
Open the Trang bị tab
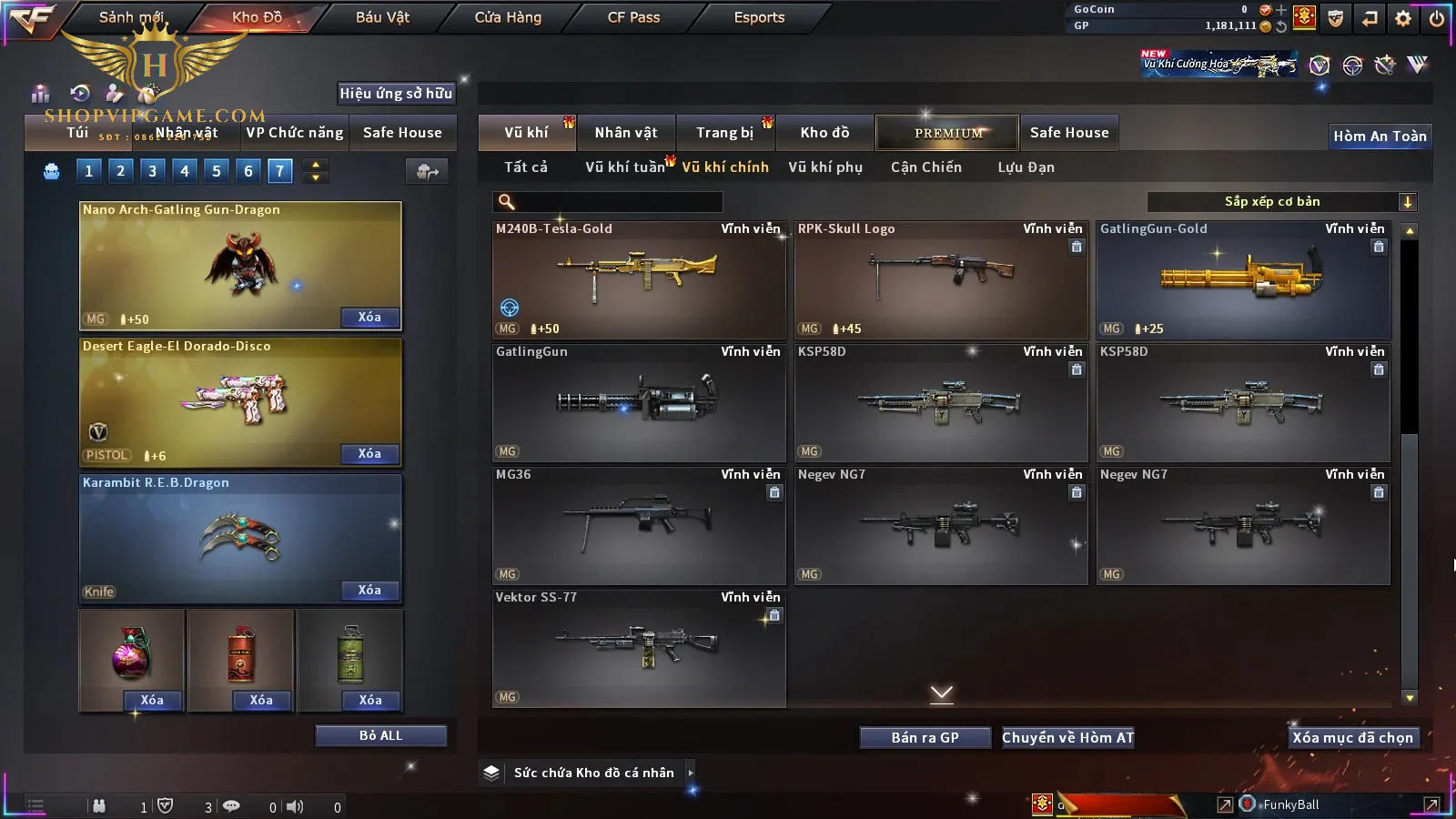724,133
